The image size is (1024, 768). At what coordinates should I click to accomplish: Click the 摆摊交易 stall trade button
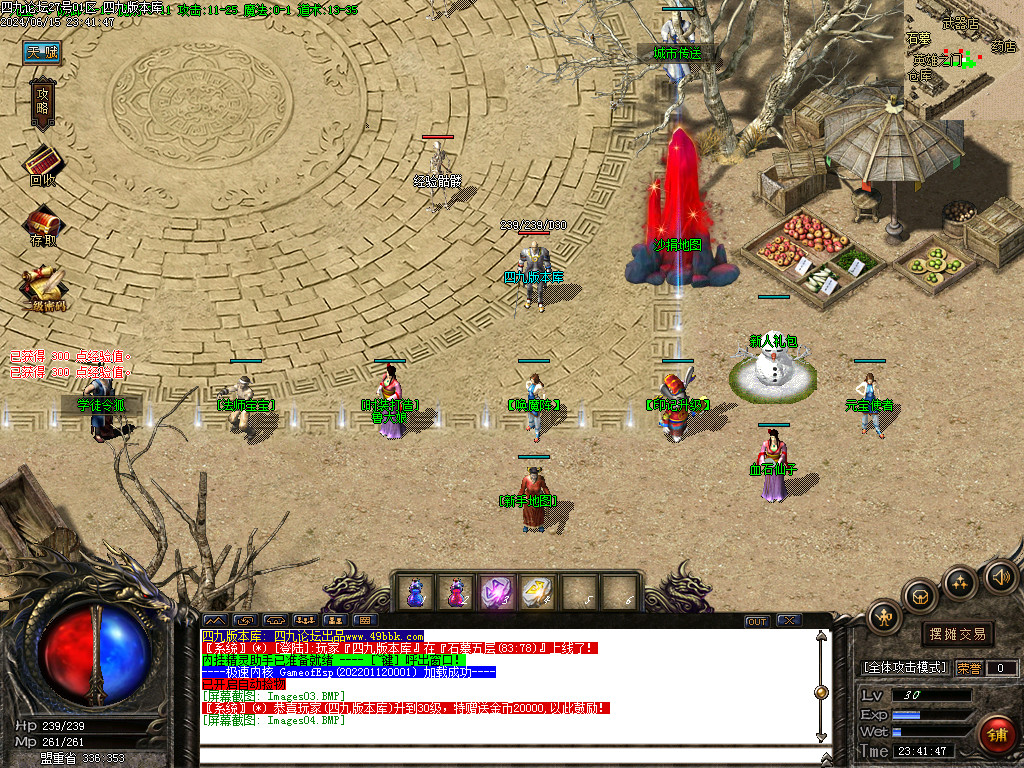coord(957,634)
